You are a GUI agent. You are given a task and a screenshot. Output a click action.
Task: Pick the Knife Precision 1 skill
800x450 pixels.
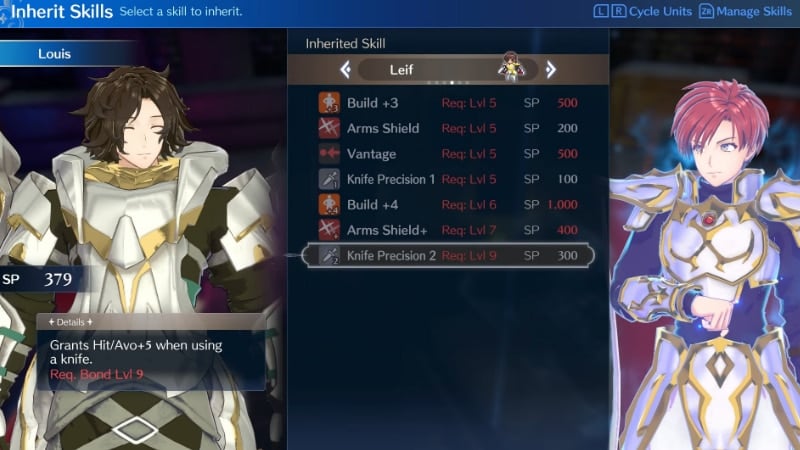tap(448, 179)
